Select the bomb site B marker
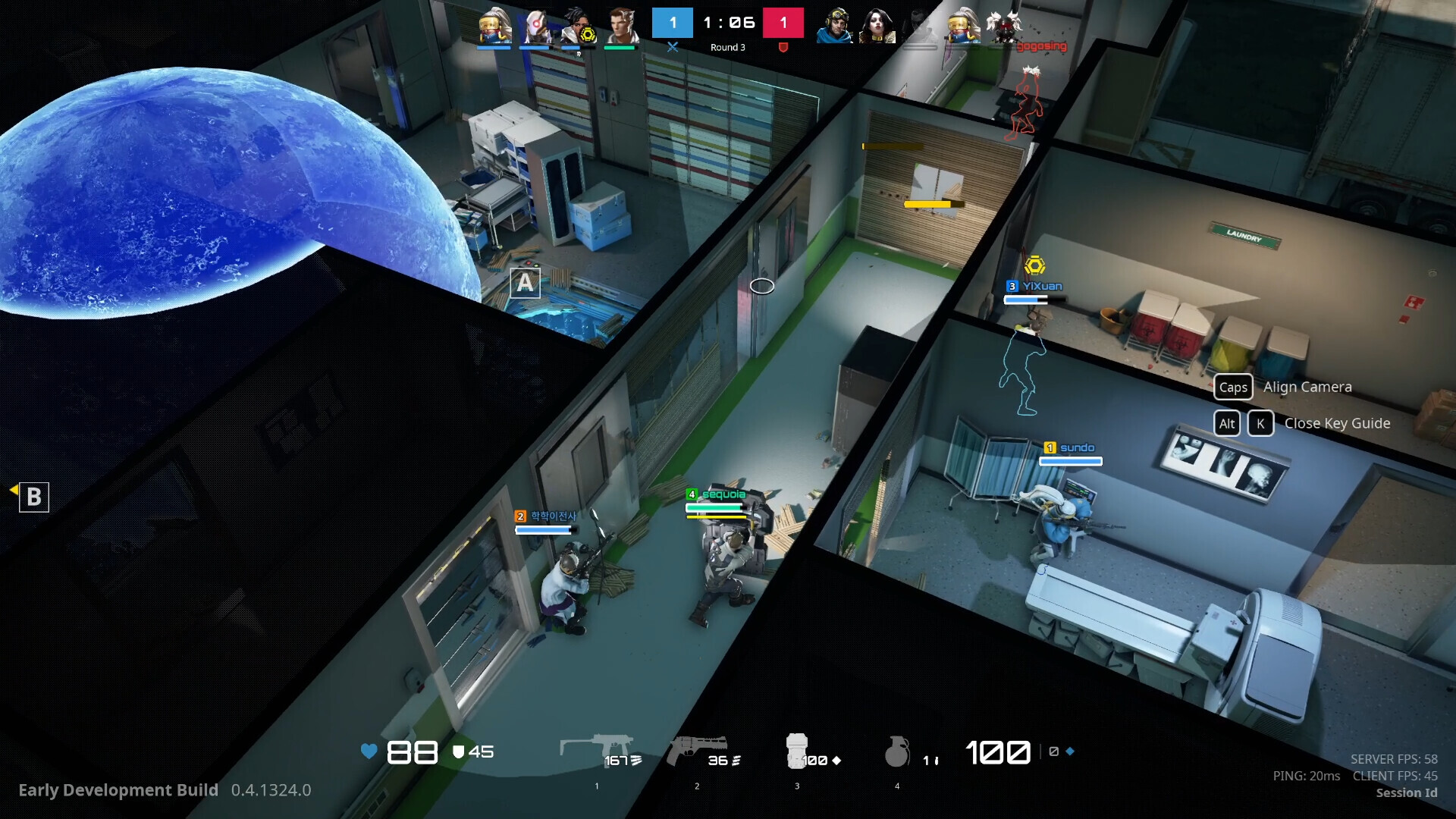Viewport: 1456px width, 819px height. pyautogui.click(x=33, y=497)
